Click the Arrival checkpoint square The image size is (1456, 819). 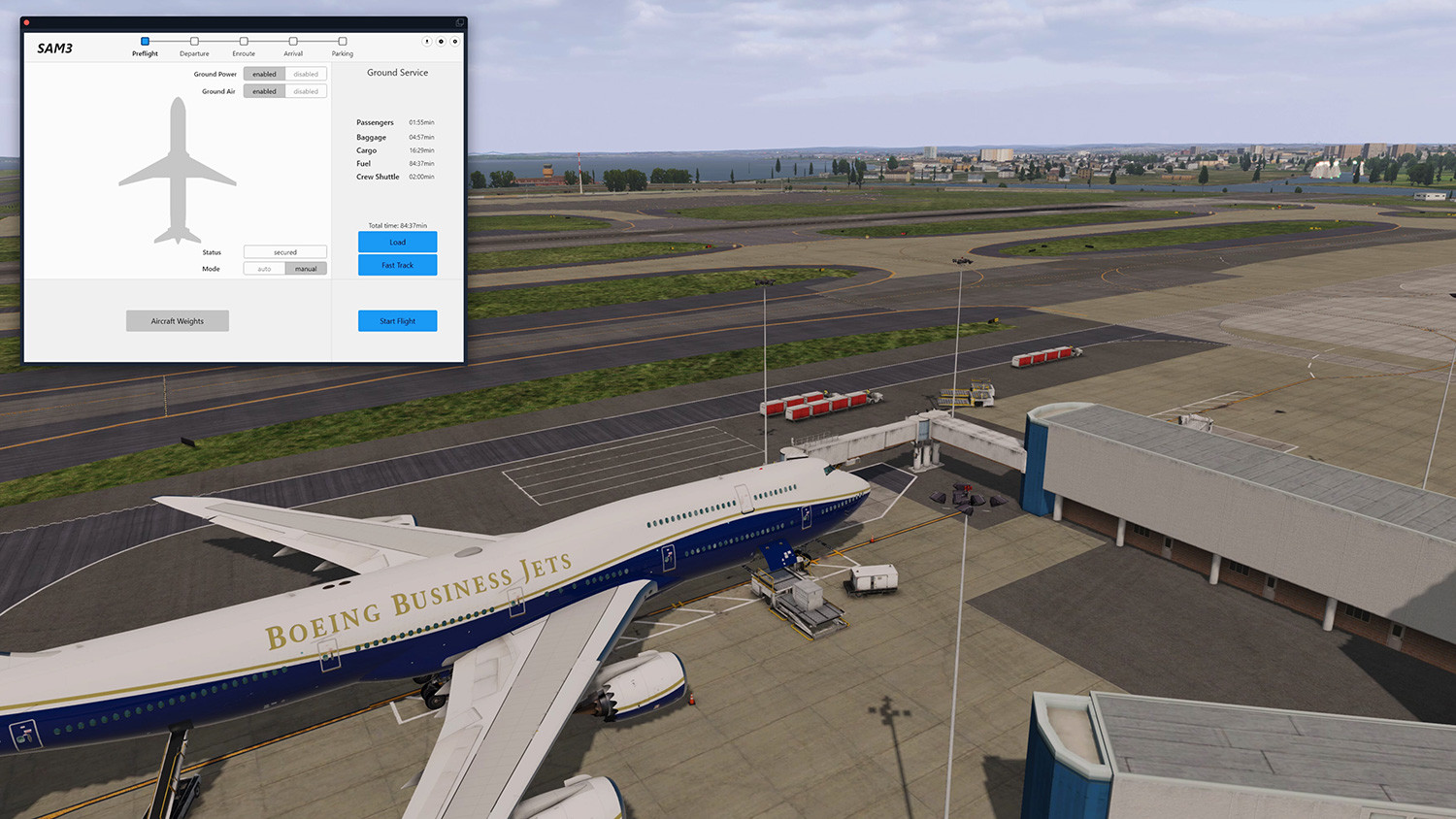coord(293,41)
